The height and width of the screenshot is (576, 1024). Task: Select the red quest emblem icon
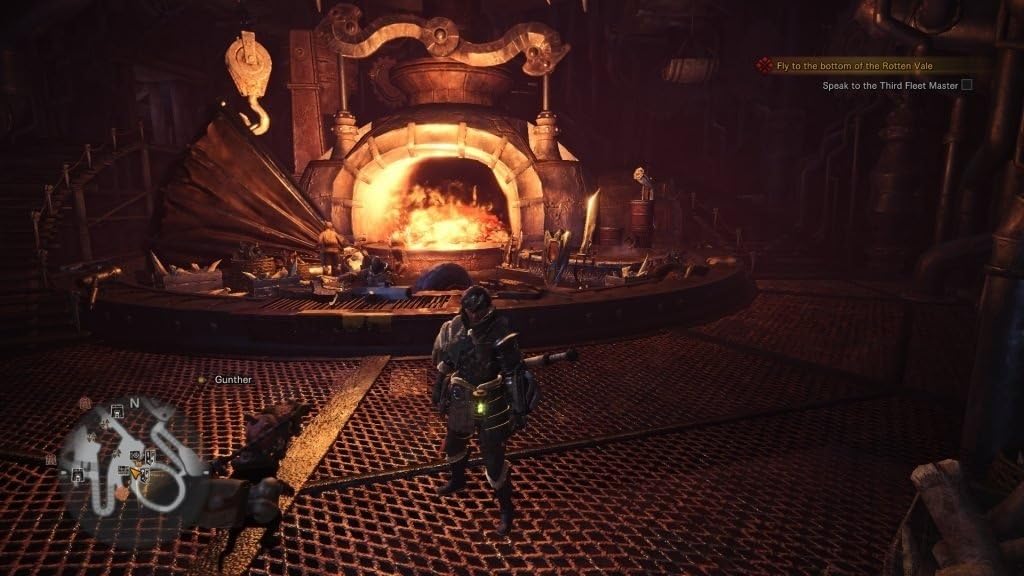click(x=765, y=66)
